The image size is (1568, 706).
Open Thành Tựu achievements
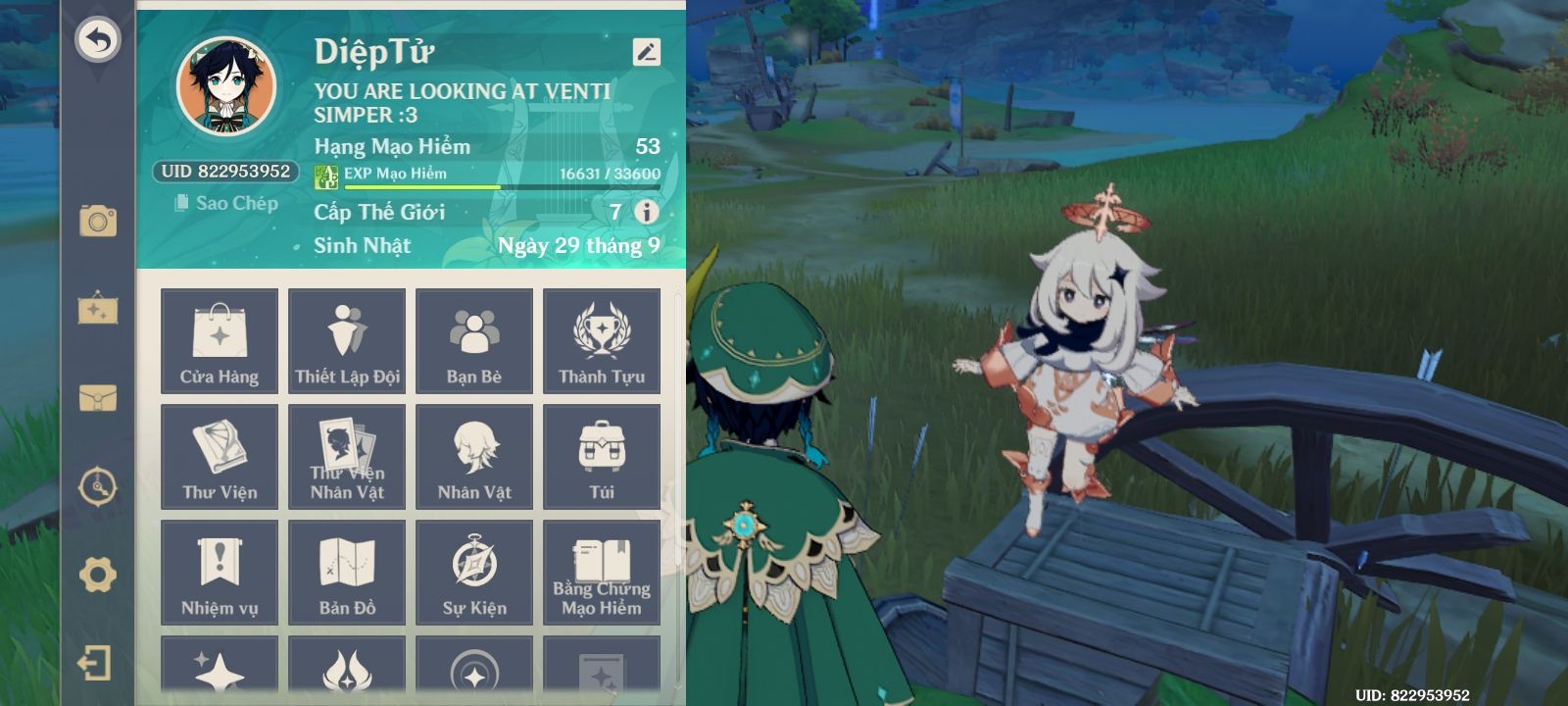click(602, 341)
